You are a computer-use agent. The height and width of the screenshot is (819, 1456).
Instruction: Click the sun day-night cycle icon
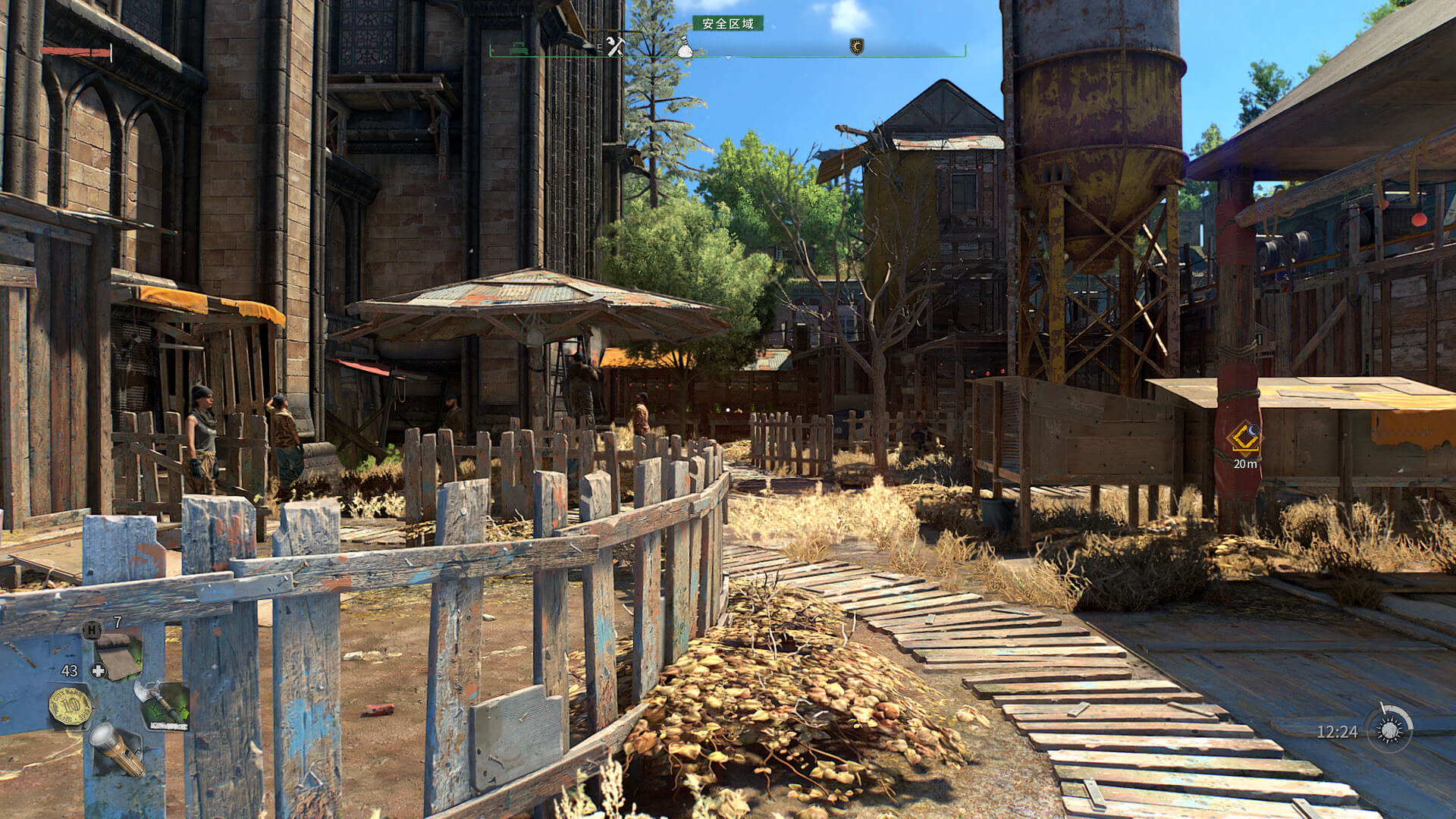[1390, 730]
